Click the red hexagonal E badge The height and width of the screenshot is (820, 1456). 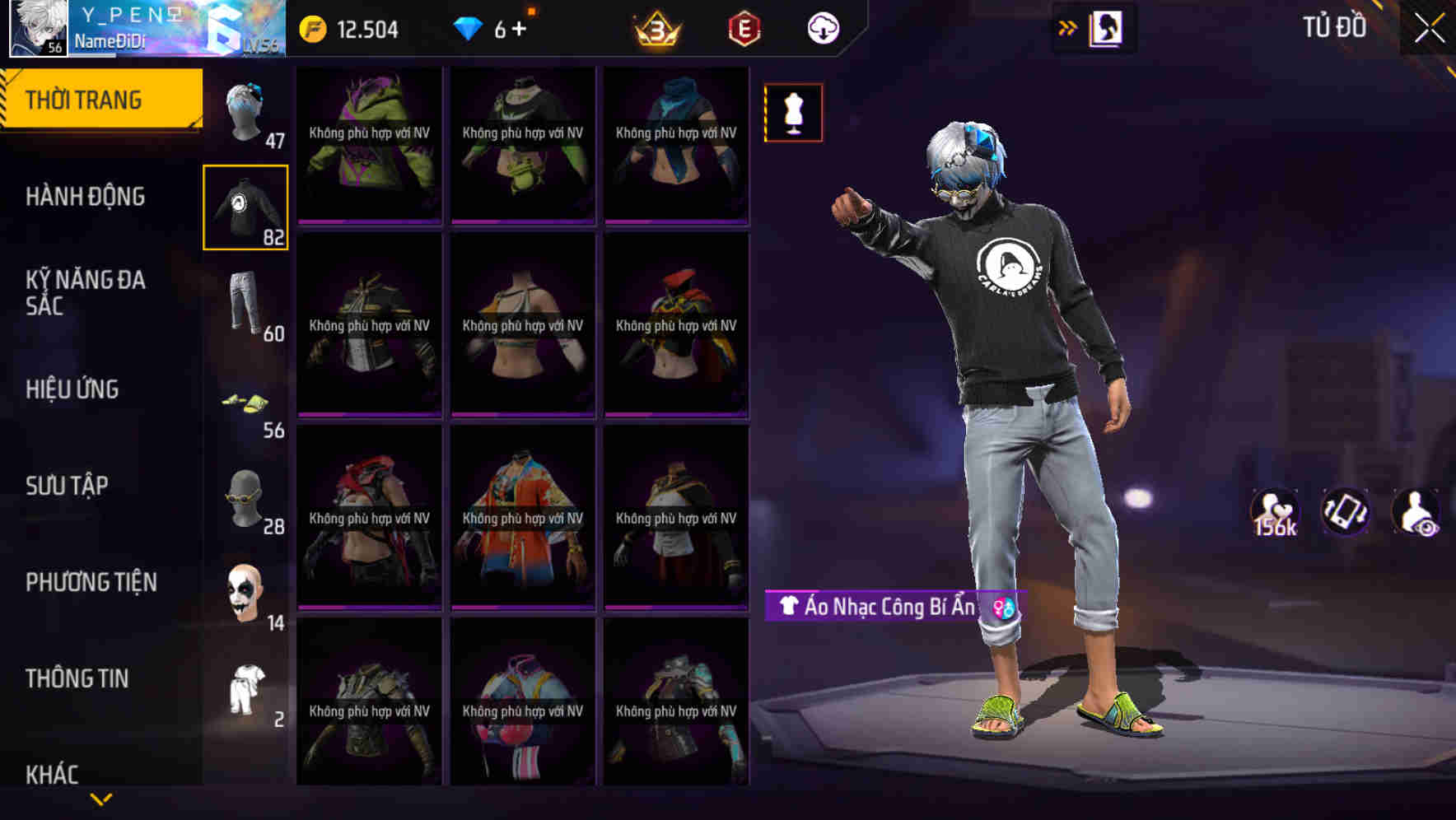click(742, 29)
